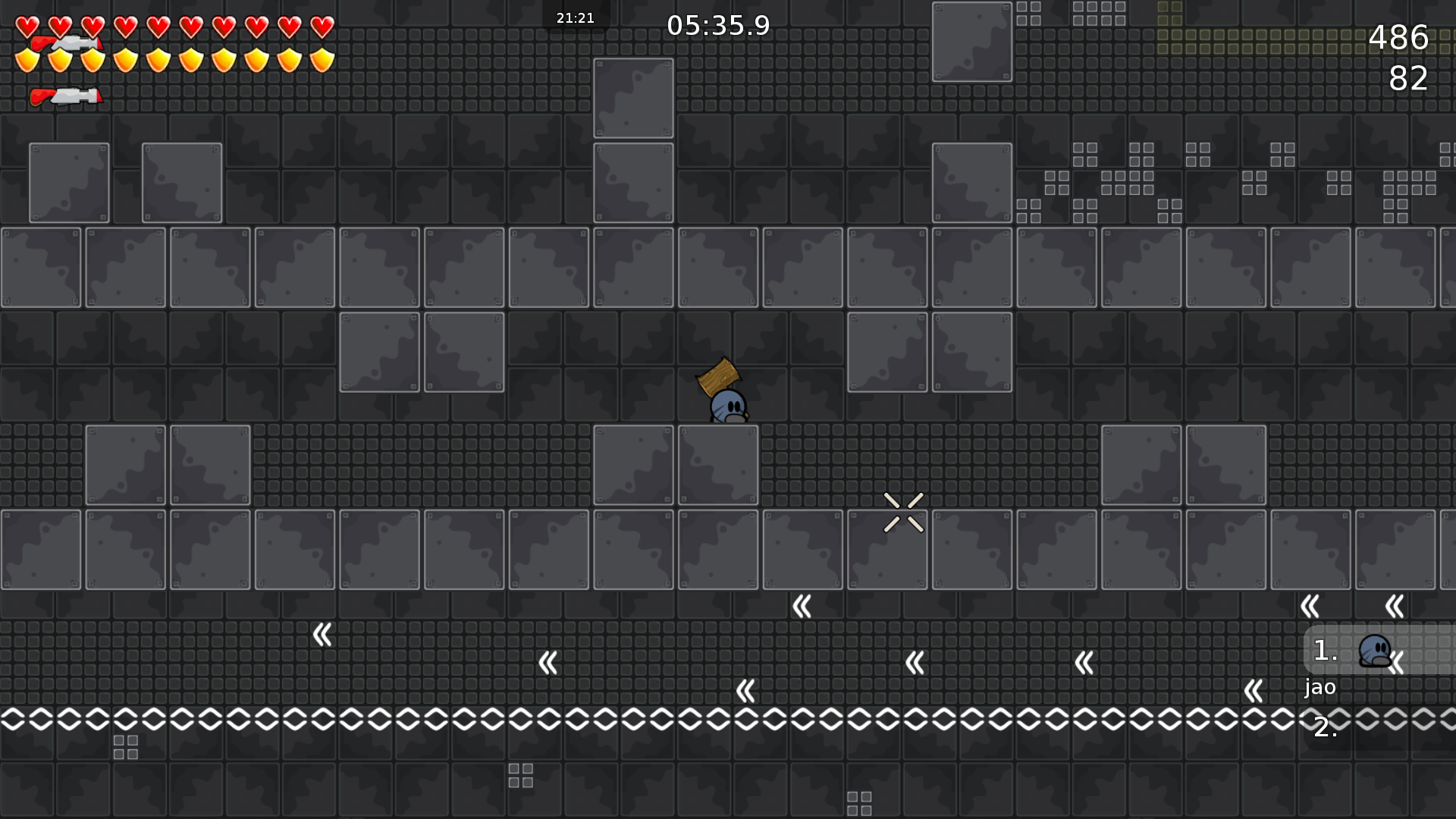Click the race timer showing 05:35.9
This screenshot has height=819, width=1456.
coord(717,25)
